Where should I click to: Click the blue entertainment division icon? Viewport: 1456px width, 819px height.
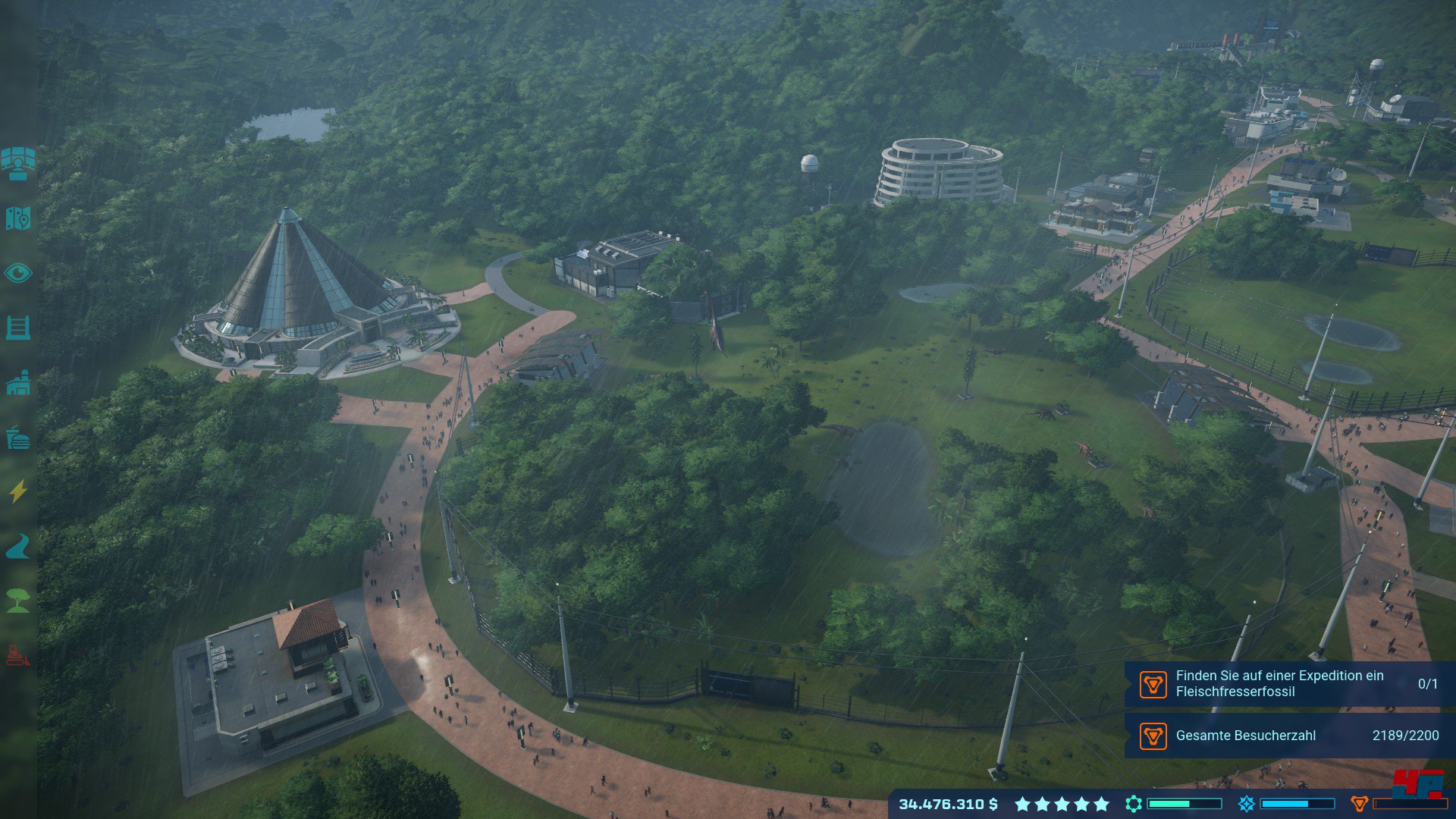pos(1246,804)
